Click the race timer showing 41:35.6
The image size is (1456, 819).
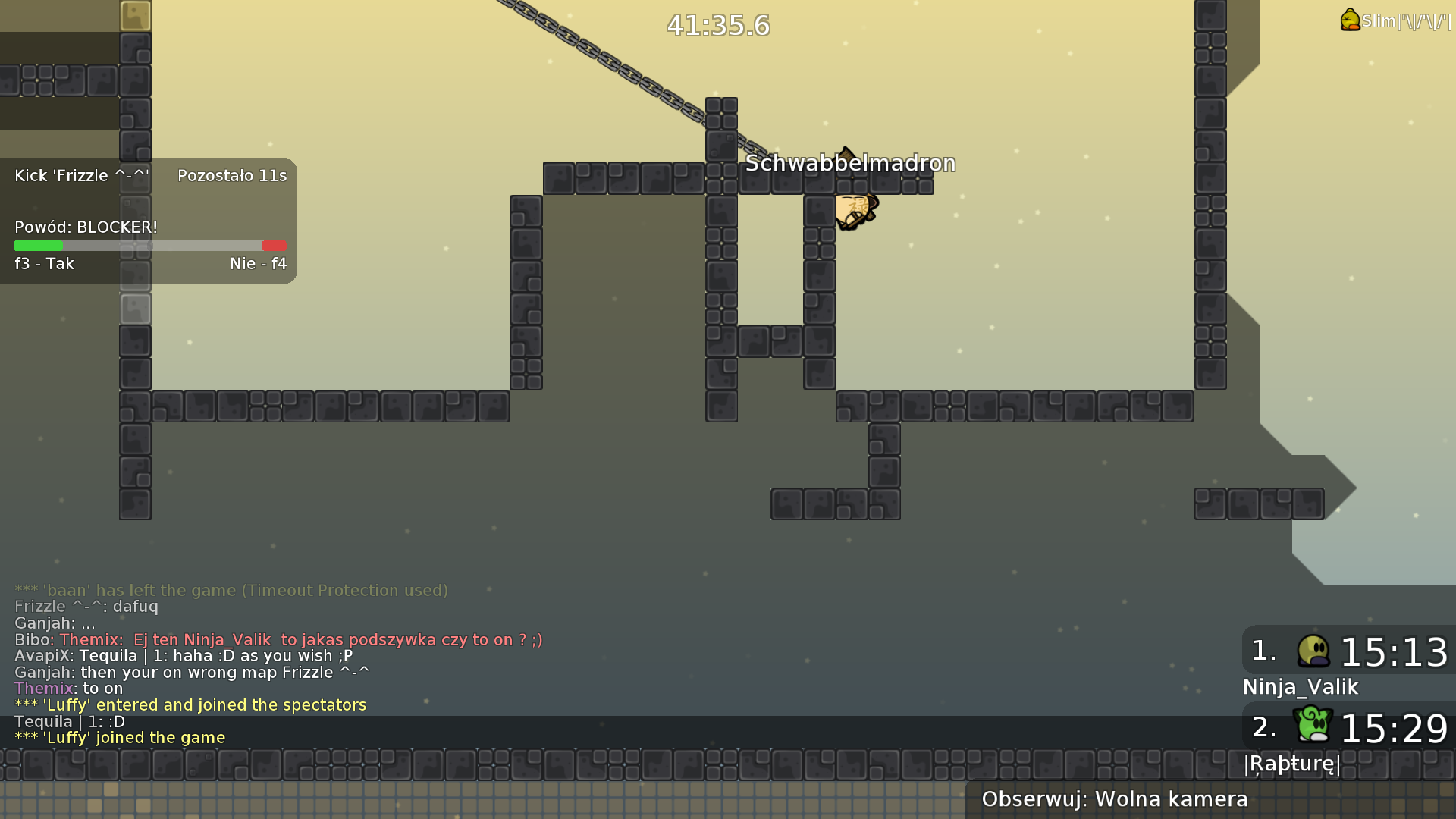[x=717, y=25]
